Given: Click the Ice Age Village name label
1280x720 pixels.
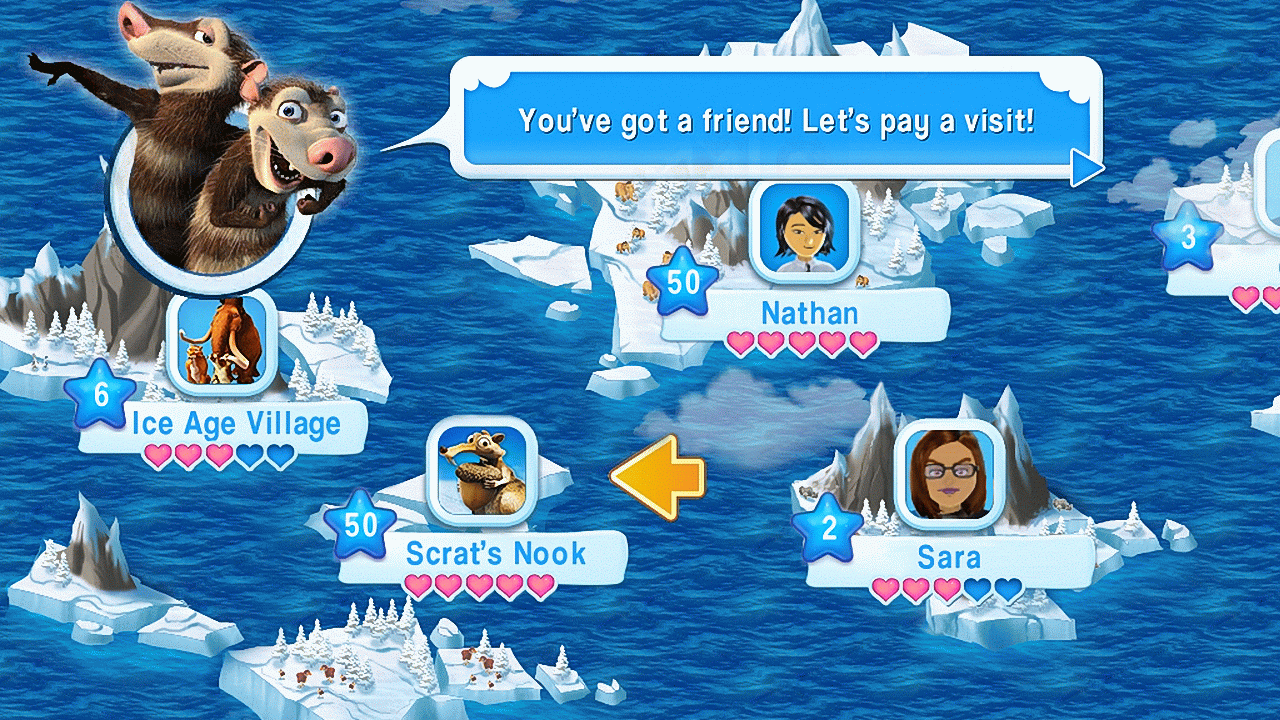Looking at the screenshot, I should click(238, 423).
